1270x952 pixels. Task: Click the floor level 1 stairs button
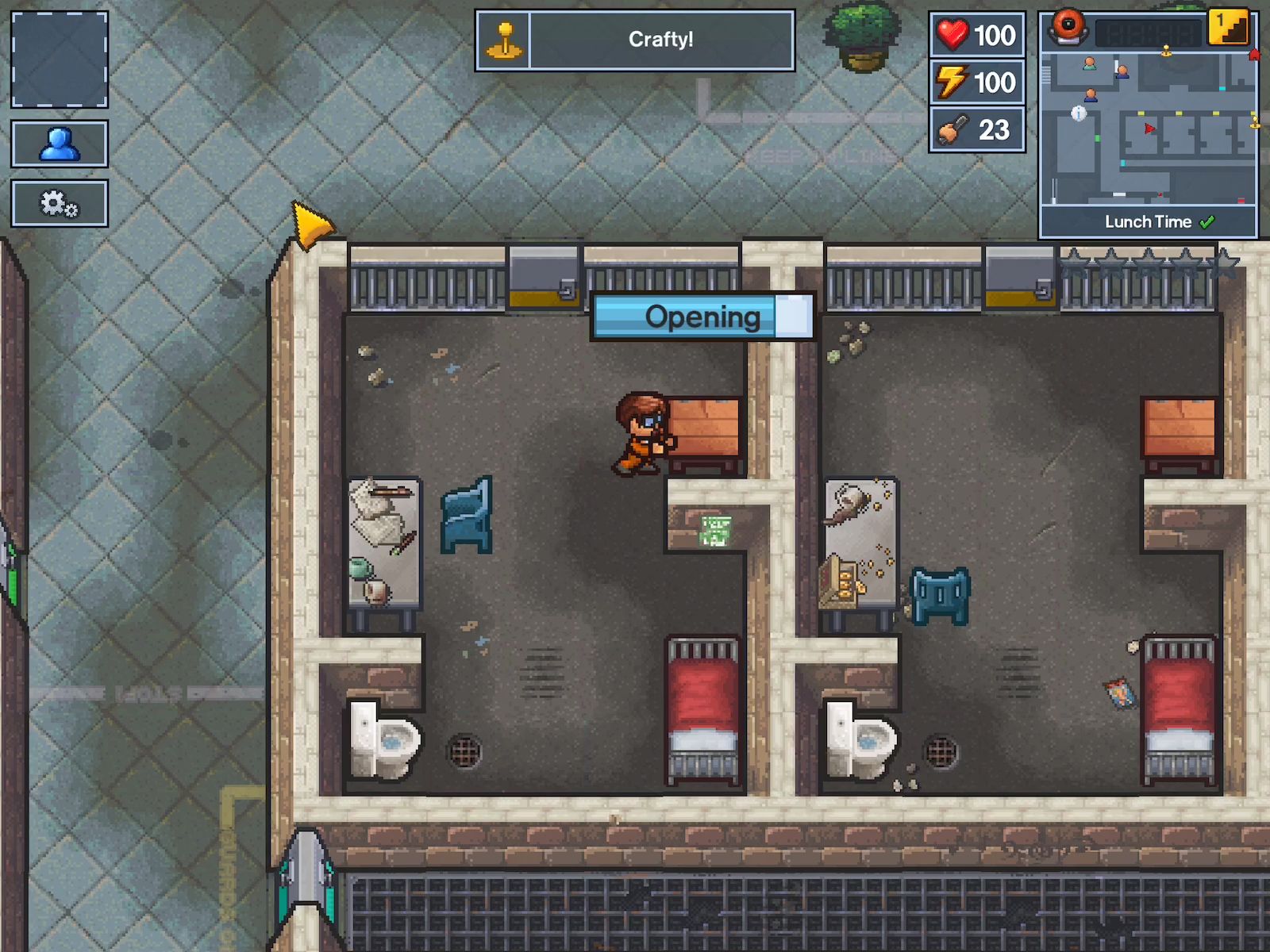[x=1229, y=28]
